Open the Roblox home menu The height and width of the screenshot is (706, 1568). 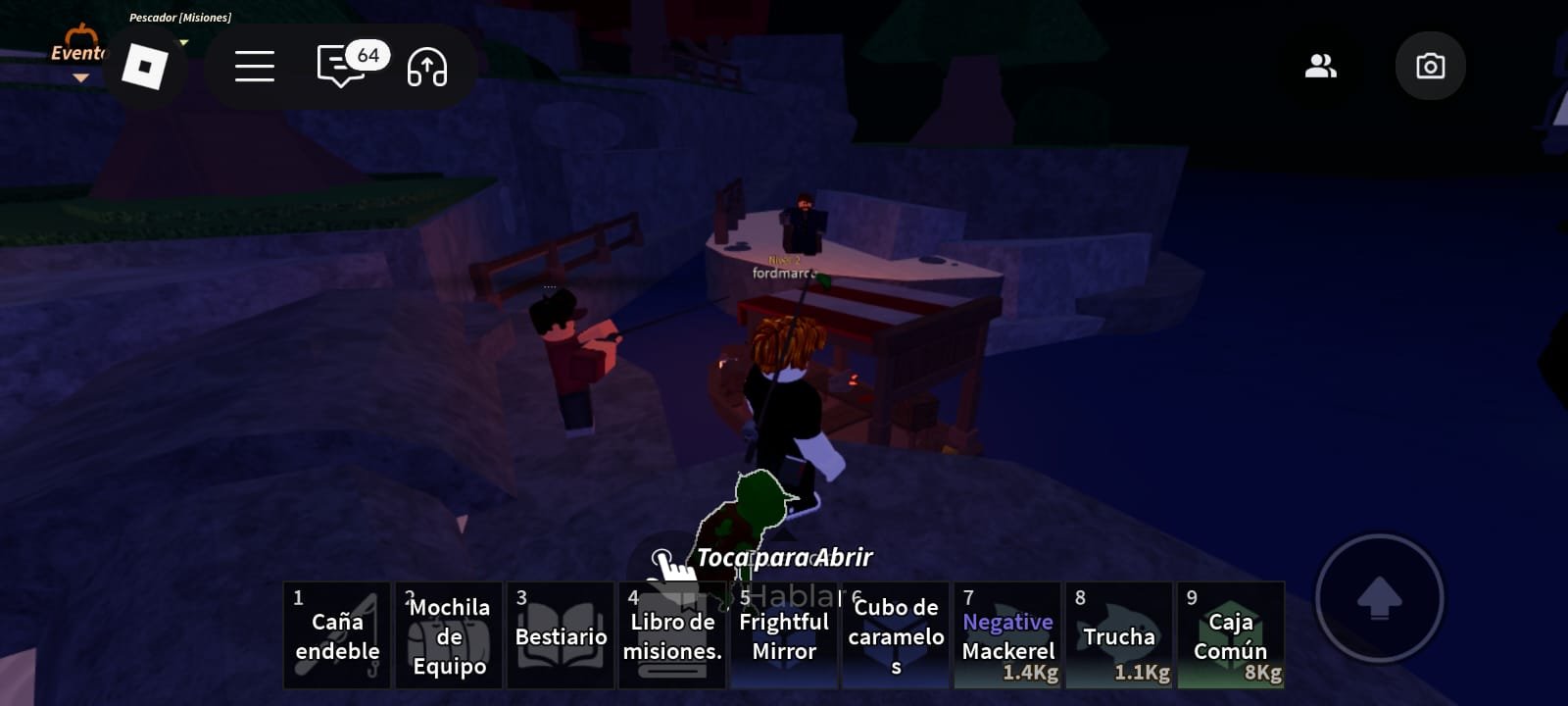coord(145,67)
